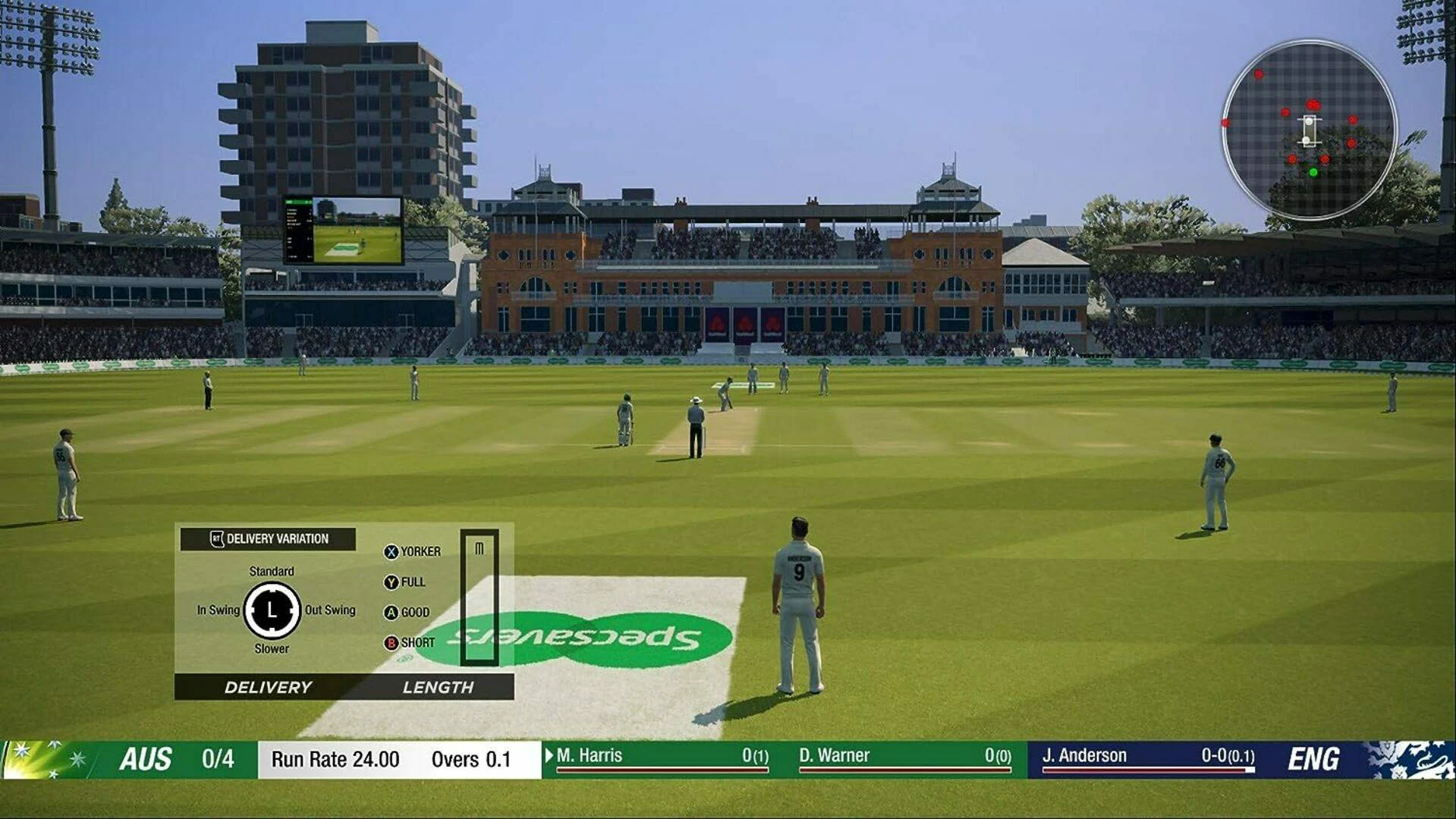The height and width of the screenshot is (819, 1456).
Task: Select the Good length option
Action: pyautogui.click(x=407, y=612)
